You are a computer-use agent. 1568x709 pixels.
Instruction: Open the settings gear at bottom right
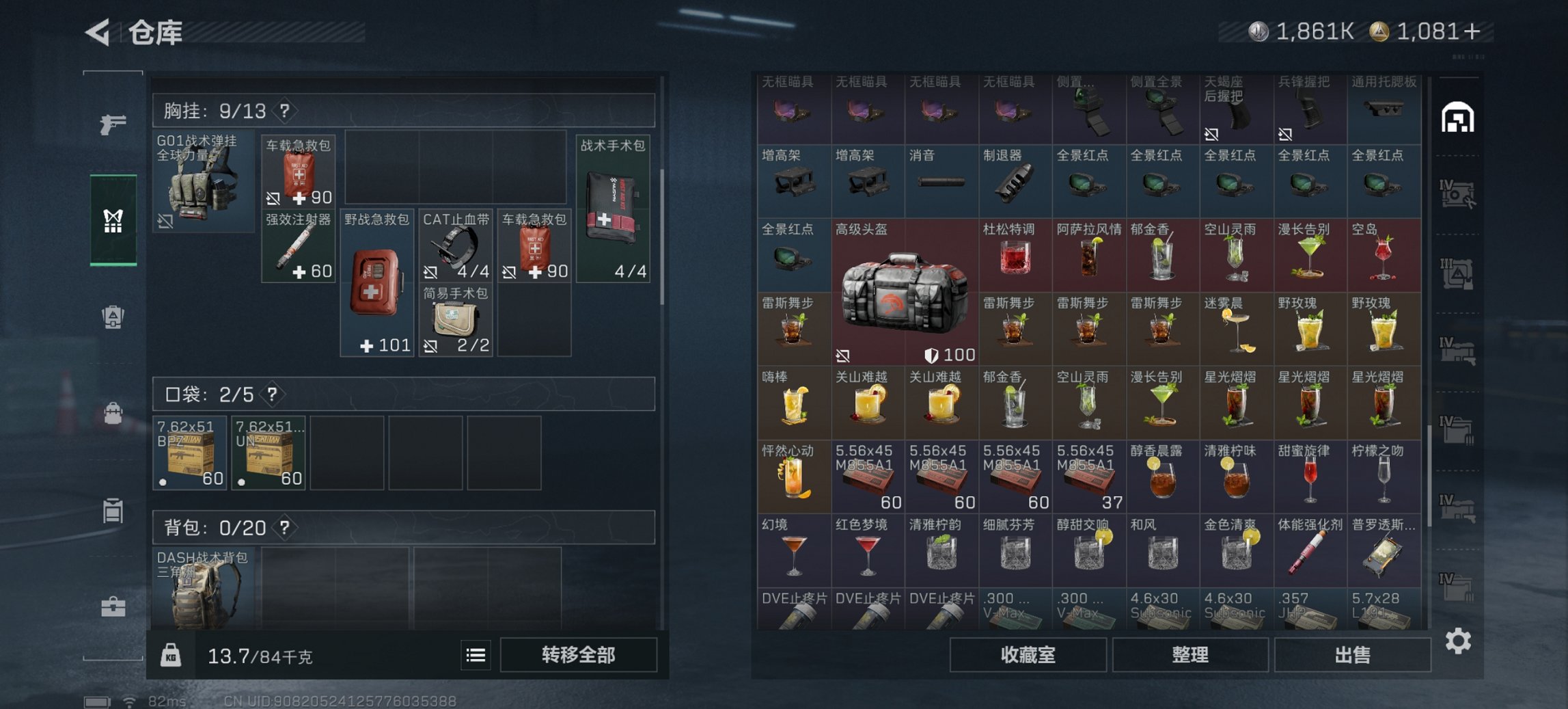(1458, 641)
